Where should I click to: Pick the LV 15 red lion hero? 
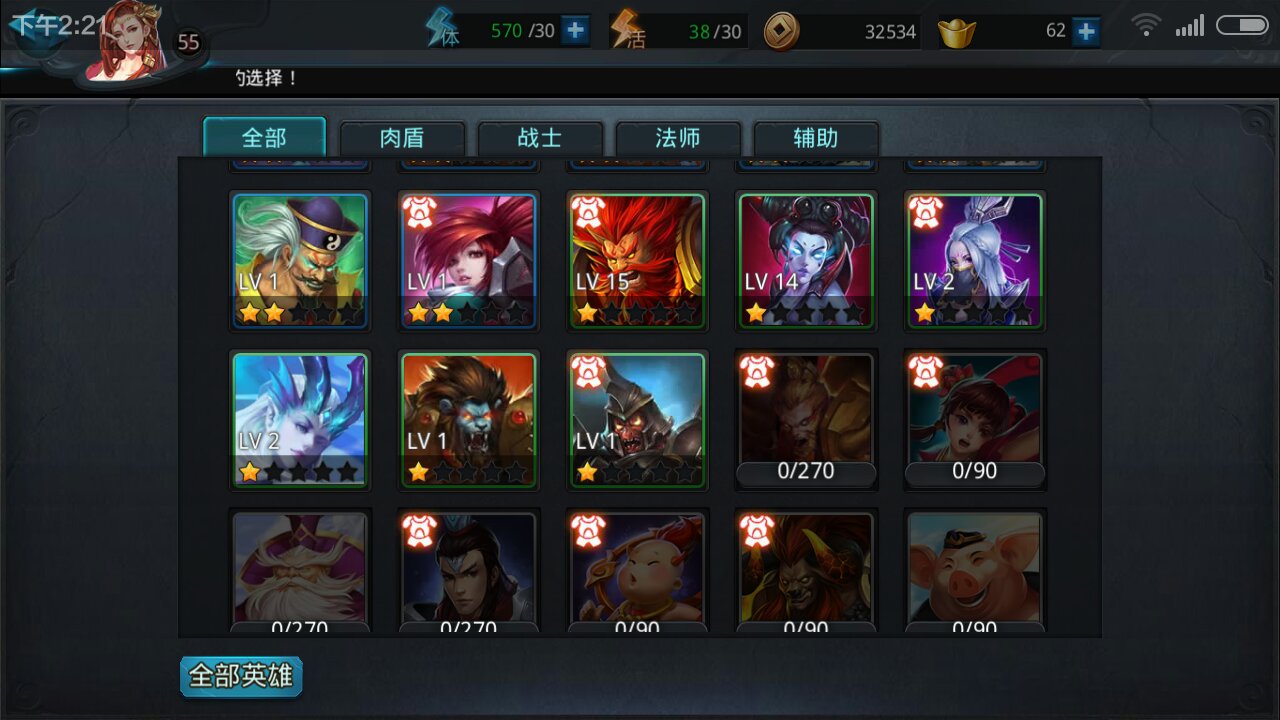(x=638, y=260)
